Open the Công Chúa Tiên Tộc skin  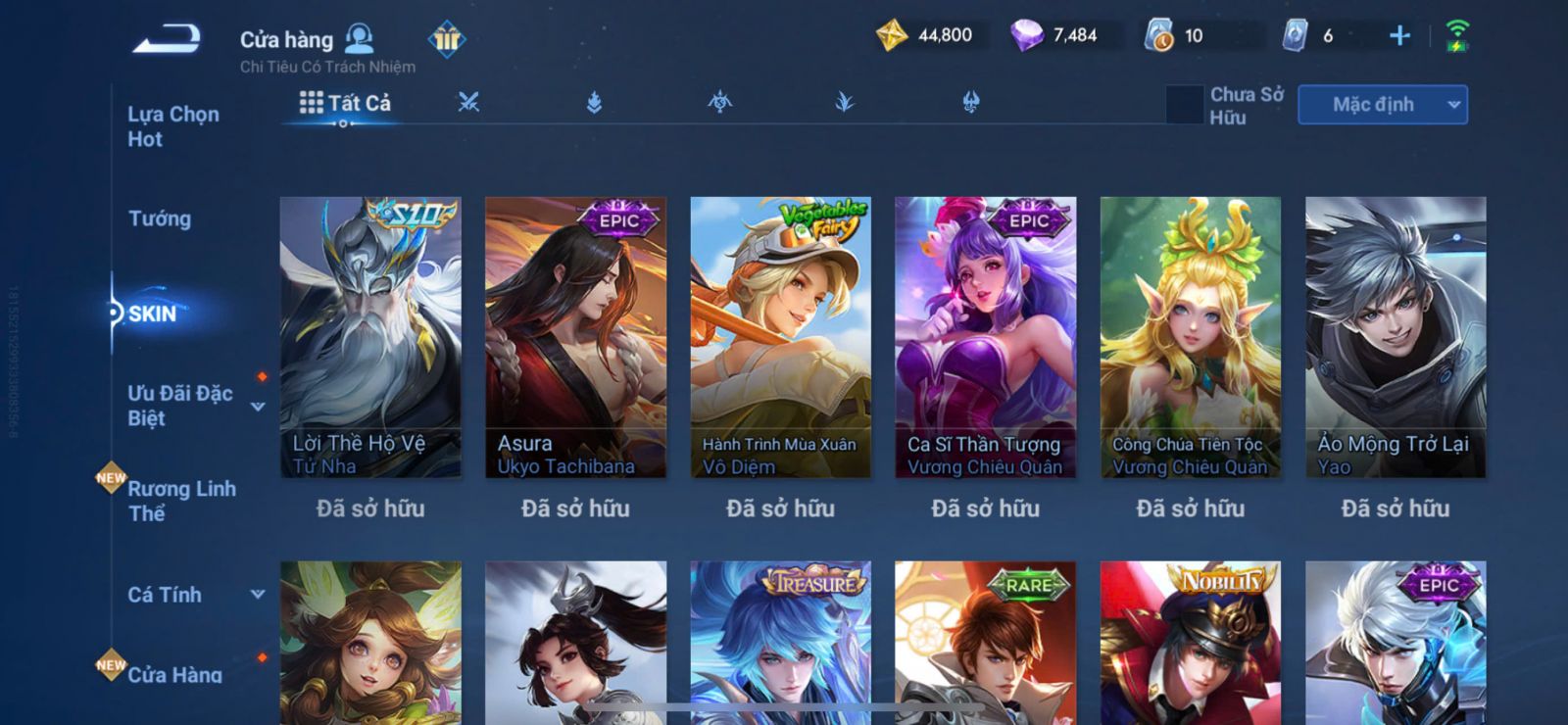pos(1190,337)
